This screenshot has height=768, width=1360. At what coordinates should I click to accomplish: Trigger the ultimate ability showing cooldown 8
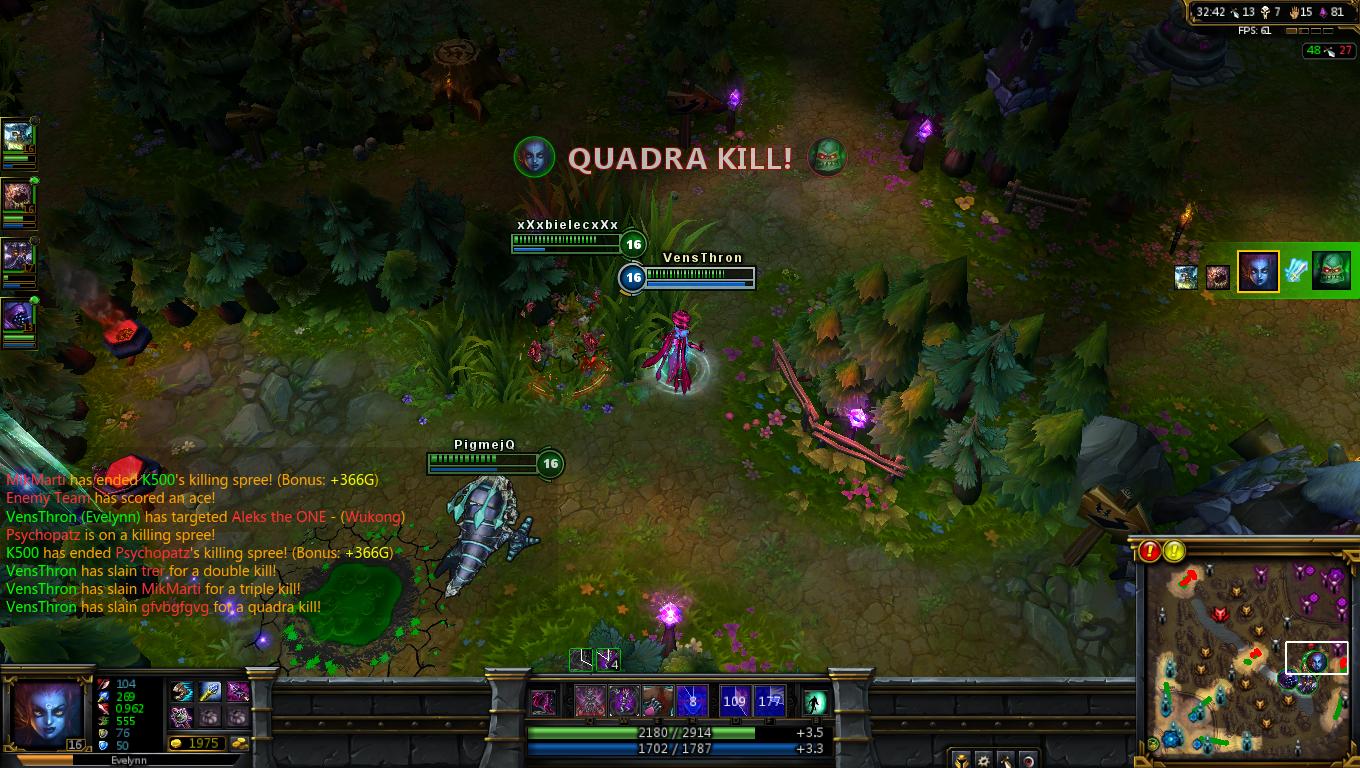coord(692,701)
